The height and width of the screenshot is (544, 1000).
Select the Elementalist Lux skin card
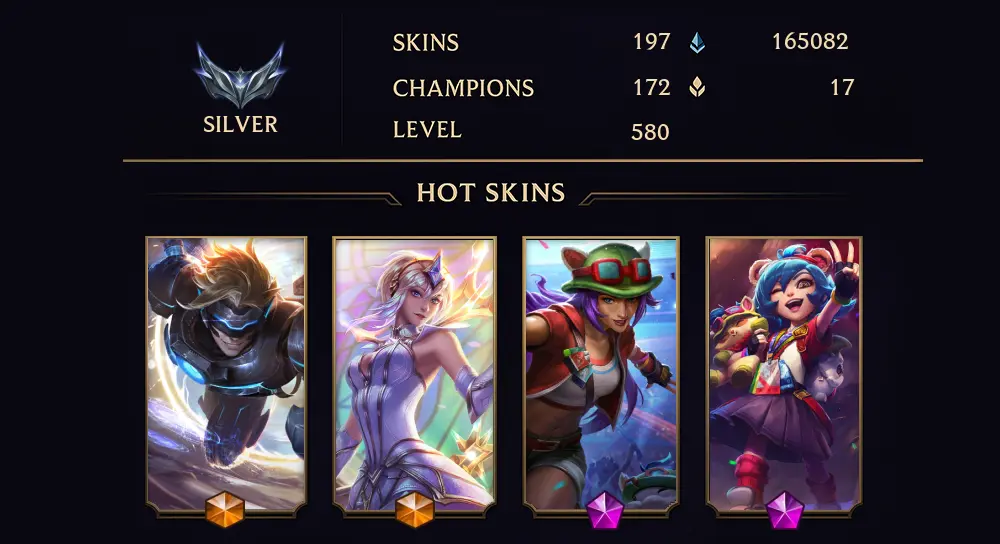click(414, 372)
